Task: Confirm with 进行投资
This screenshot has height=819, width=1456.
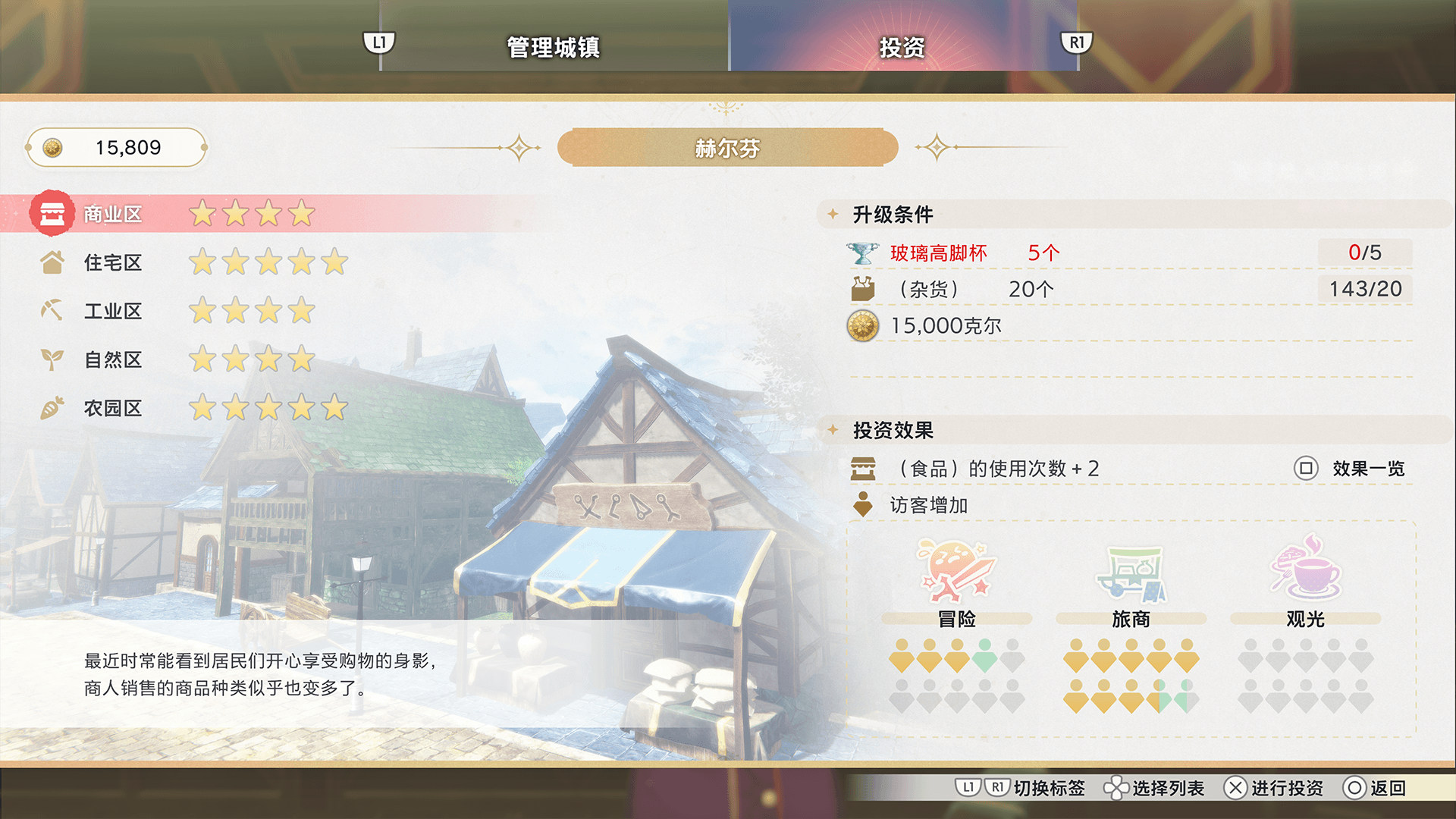Action: pos(1274,789)
